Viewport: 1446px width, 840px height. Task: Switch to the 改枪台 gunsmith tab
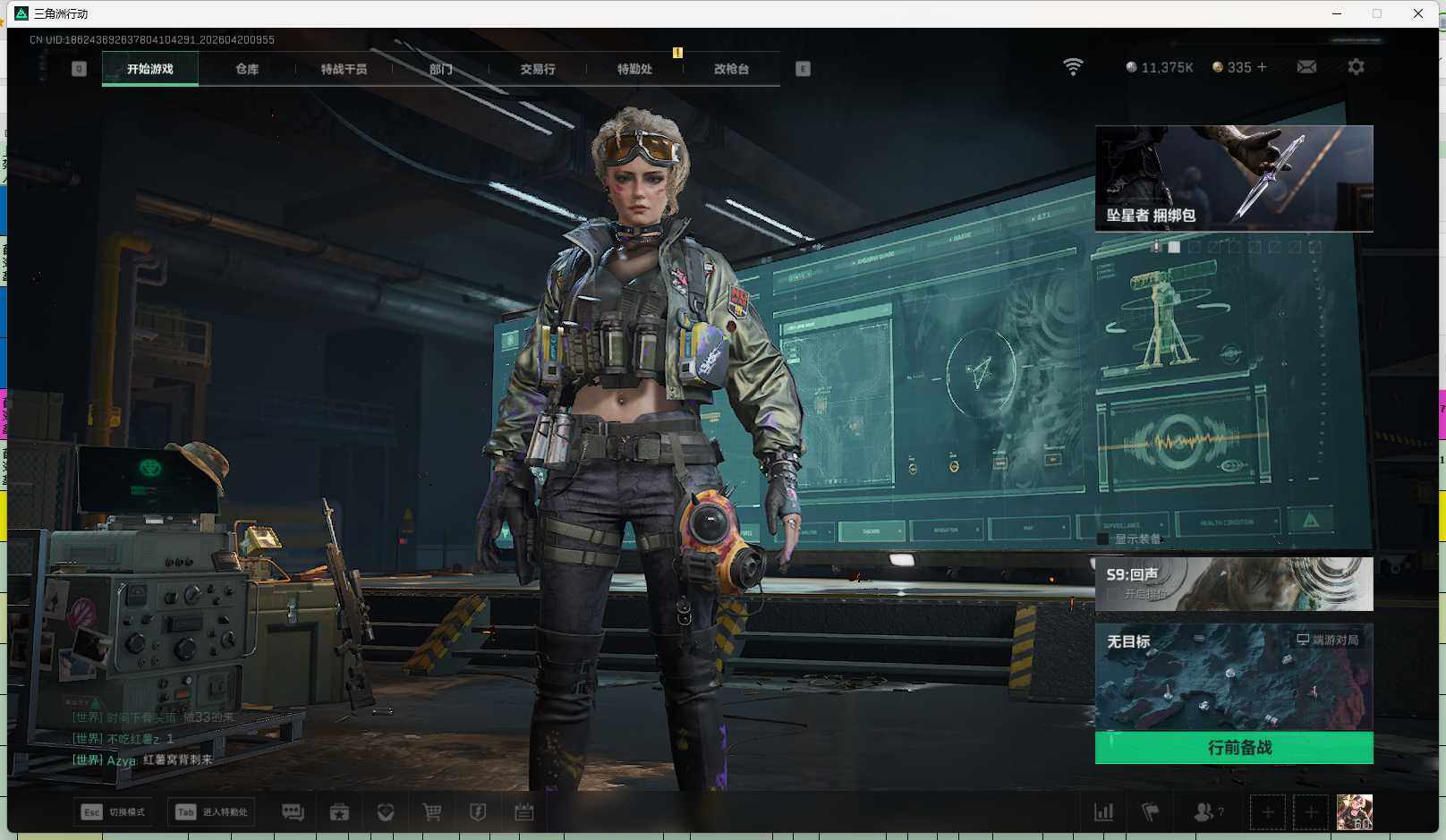pyautogui.click(x=731, y=69)
